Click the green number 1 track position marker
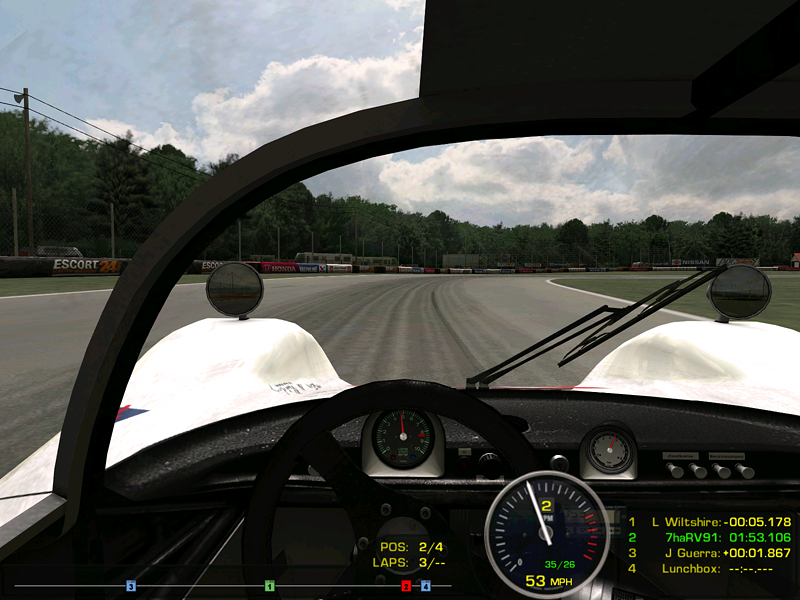The image size is (800, 600). point(269,586)
